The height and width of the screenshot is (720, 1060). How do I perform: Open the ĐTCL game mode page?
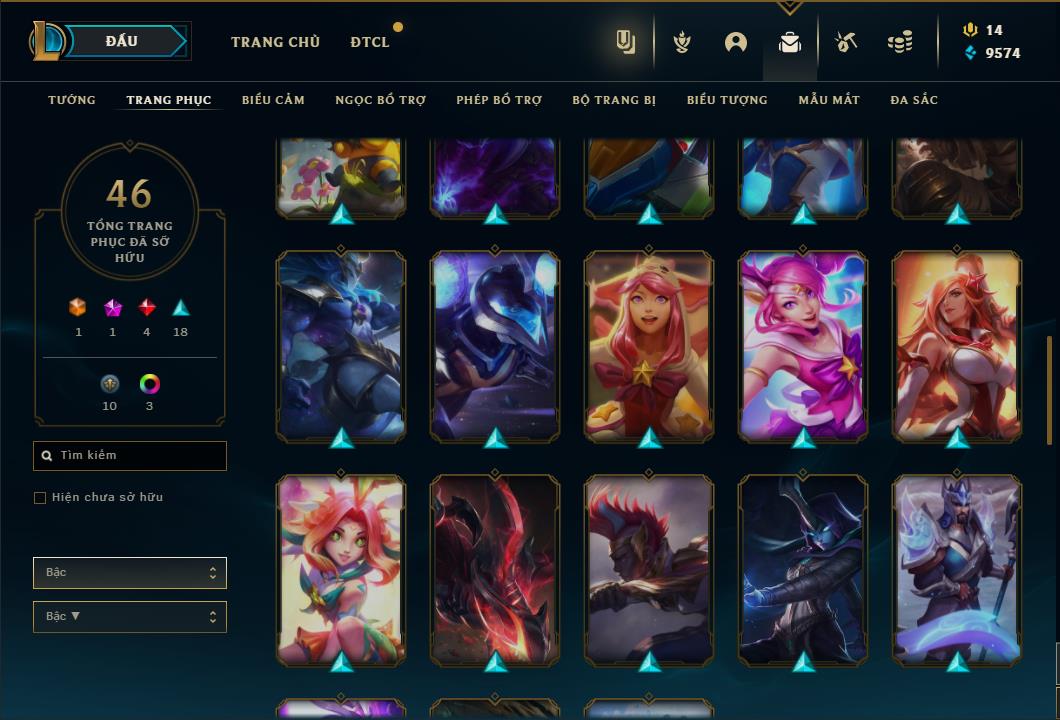tap(370, 42)
